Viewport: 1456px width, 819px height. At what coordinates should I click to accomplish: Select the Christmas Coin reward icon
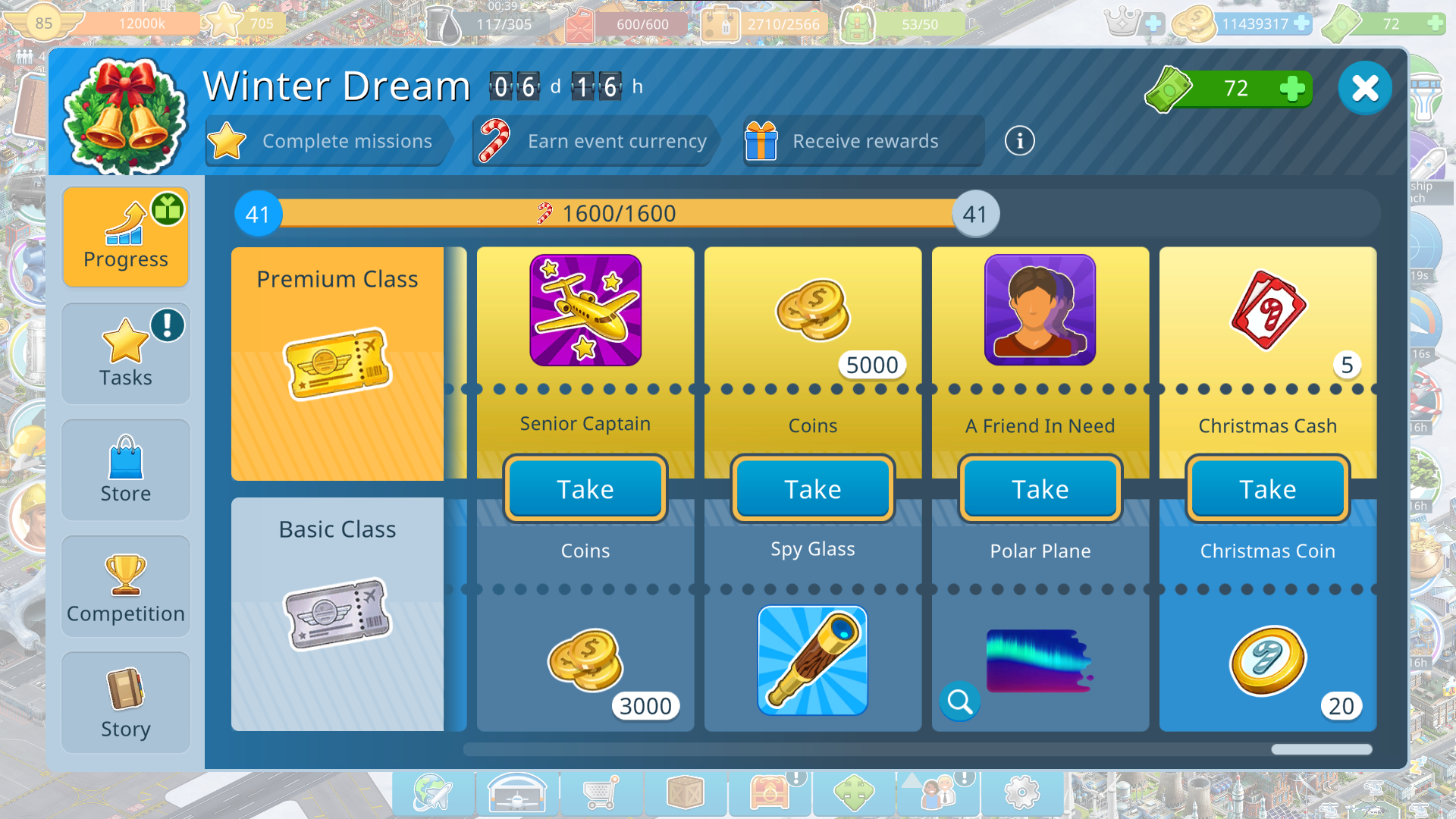pos(1266,661)
